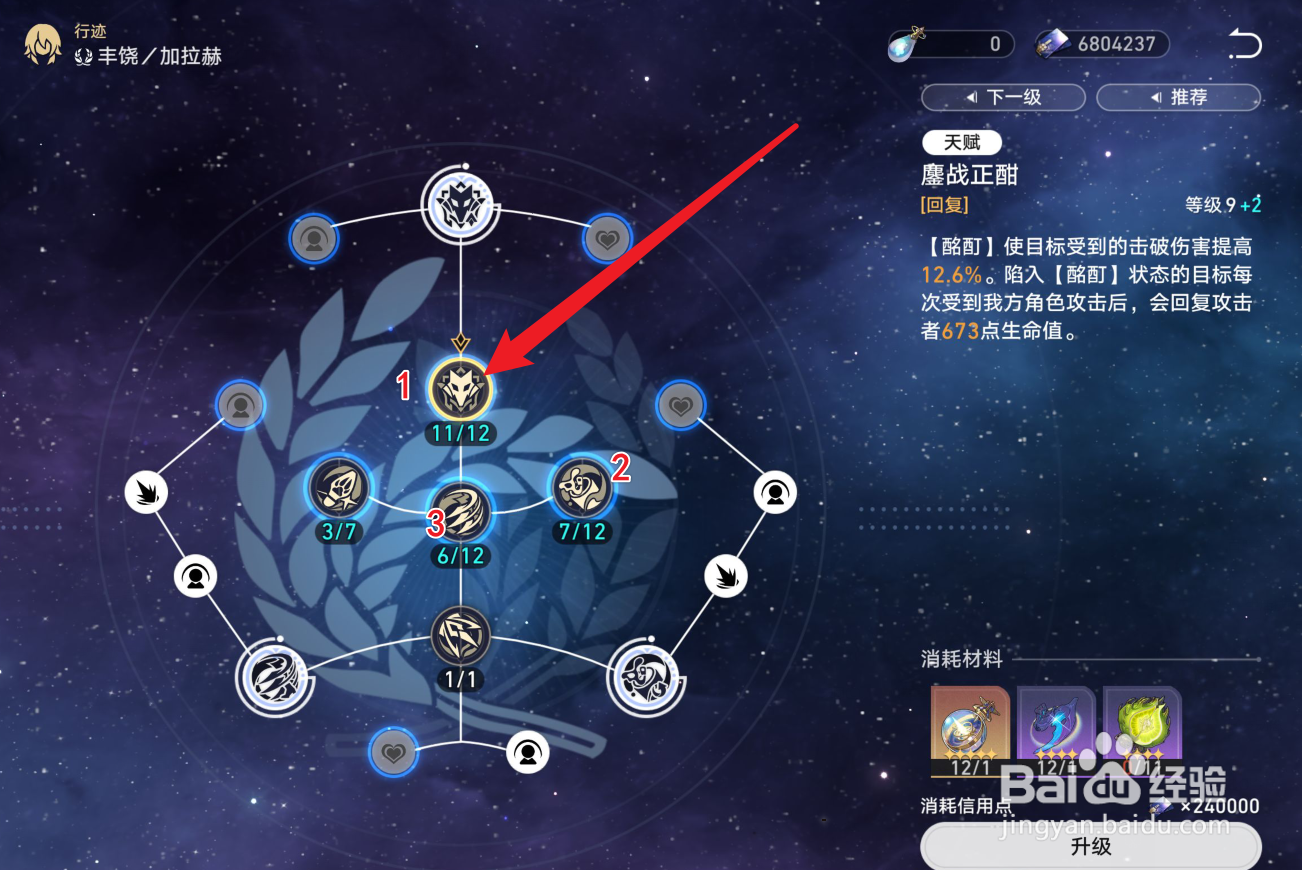
Task: Click the back arrow in the top-right corner
Action: [x=1244, y=43]
